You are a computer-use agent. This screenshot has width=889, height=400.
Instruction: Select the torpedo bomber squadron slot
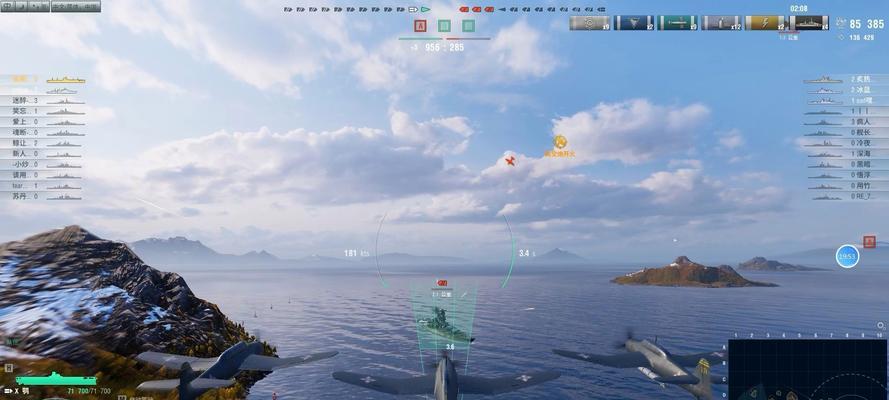pos(677,23)
